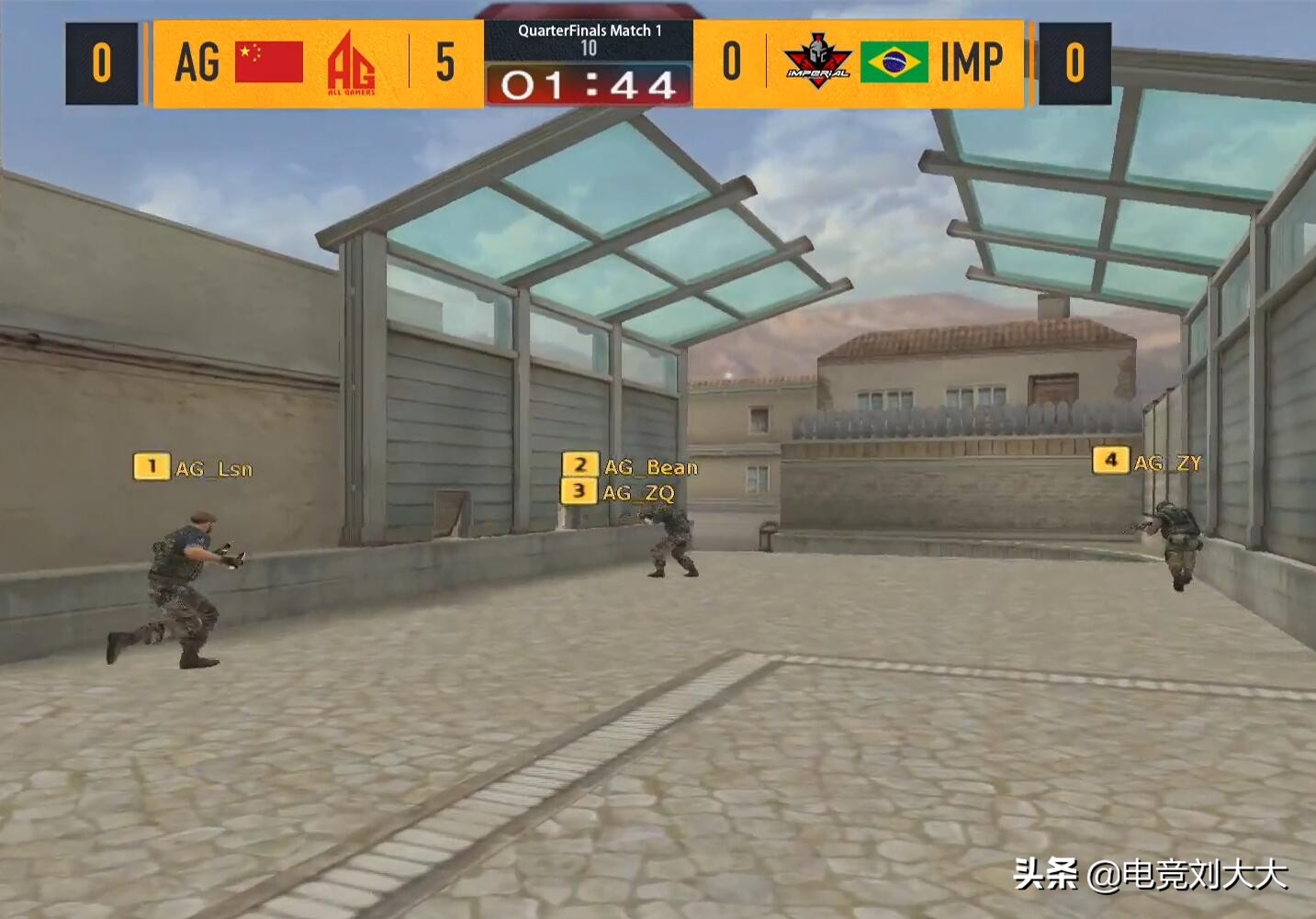Select the AG_ZY player tag
Viewport: 1316px width, 919px height.
point(1147,462)
